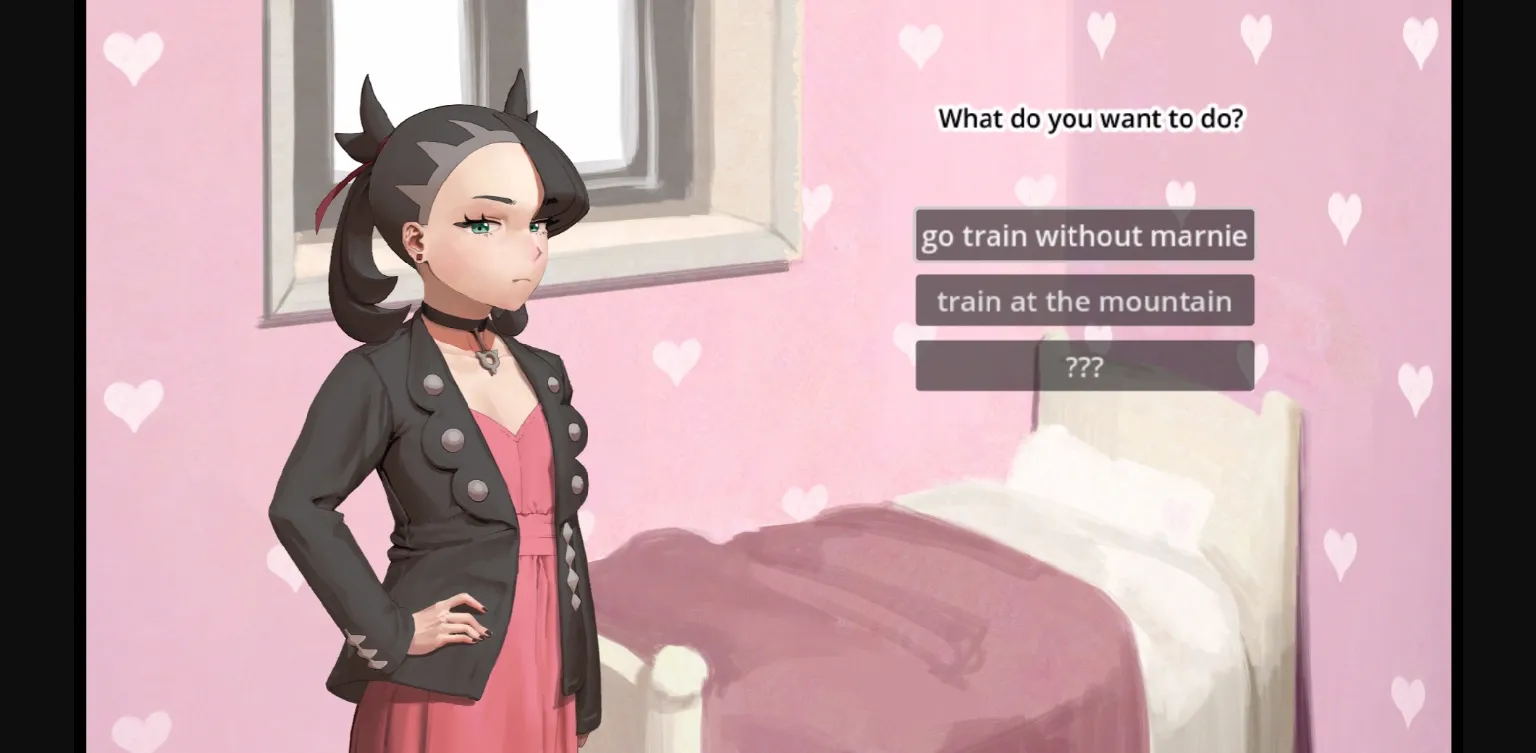Click Marnie's pink dress
Image resolution: width=1536 pixels, height=753 pixels.
(530, 500)
